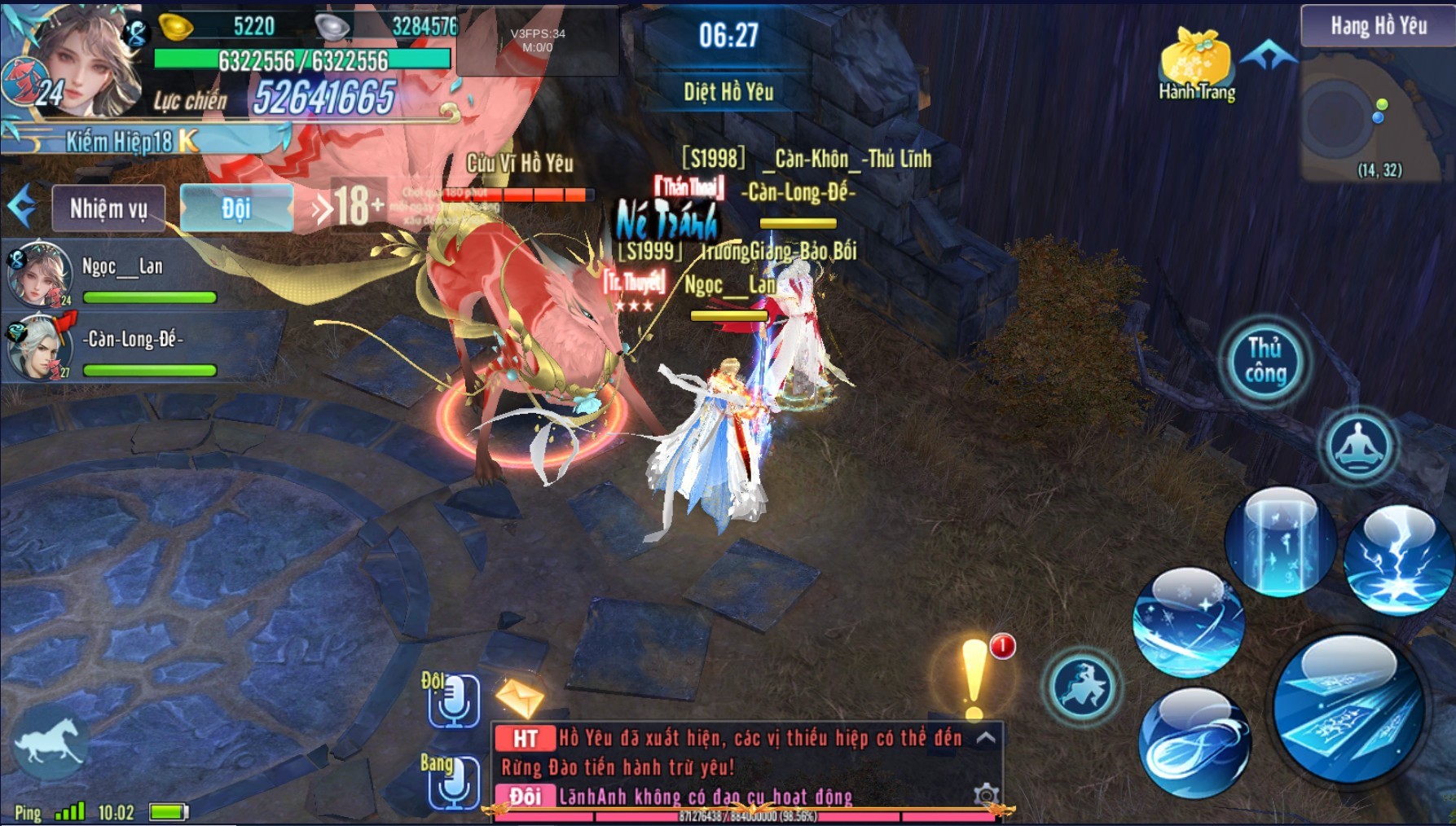The image size is (1456, 826).
Task: Open your character portrait
Action: tap(86, 64)
